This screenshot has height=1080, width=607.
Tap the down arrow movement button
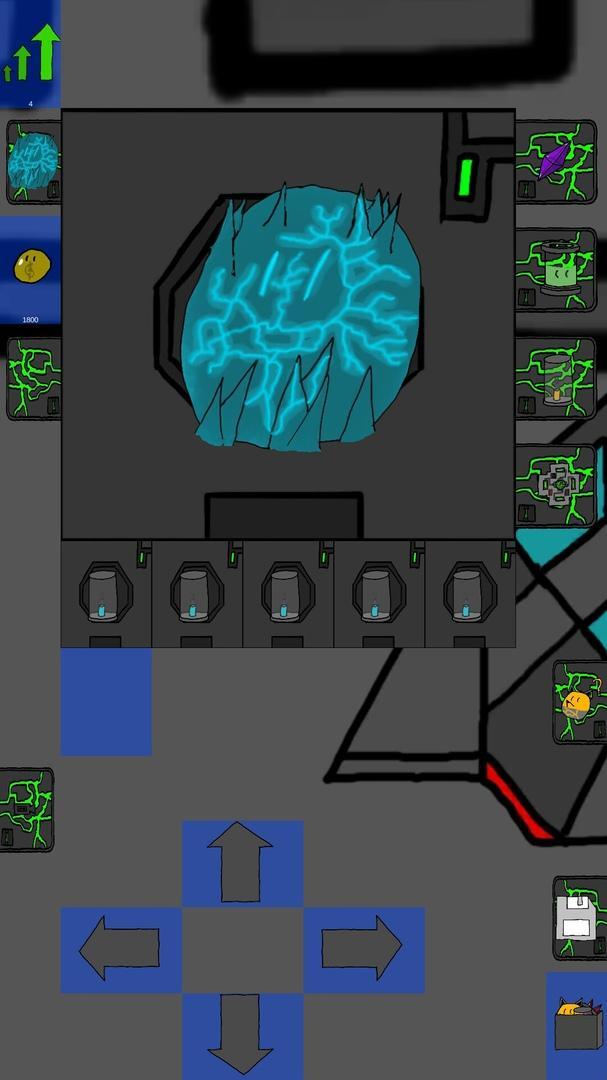click(x=241, y=1035)
